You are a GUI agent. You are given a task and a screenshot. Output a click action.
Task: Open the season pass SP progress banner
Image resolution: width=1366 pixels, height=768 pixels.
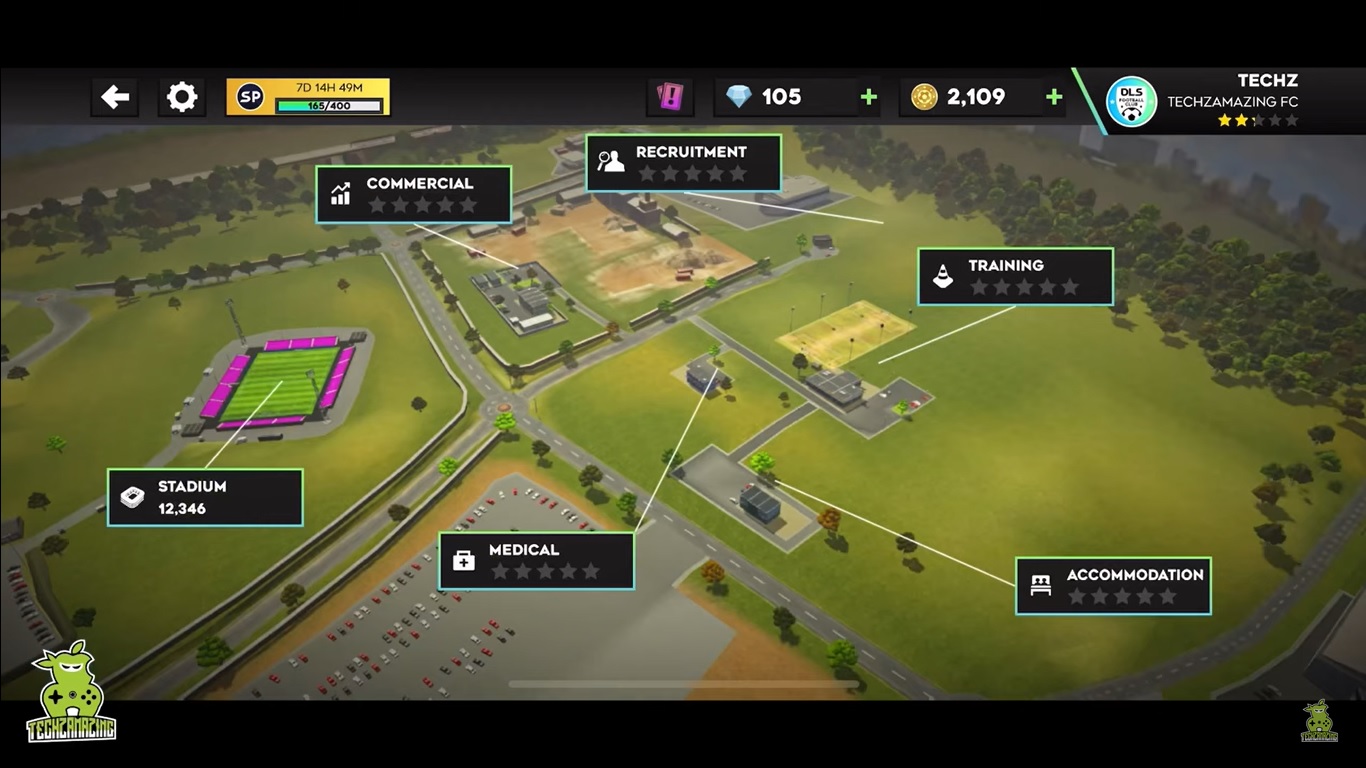[308, 97]
